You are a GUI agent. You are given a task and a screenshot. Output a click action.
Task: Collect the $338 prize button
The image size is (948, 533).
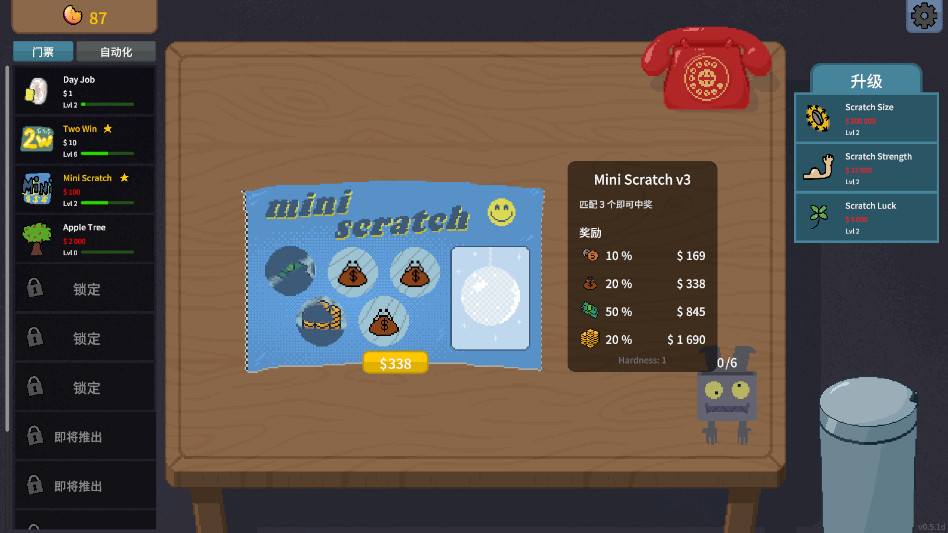pyautogui.click(x=395, y=363)
